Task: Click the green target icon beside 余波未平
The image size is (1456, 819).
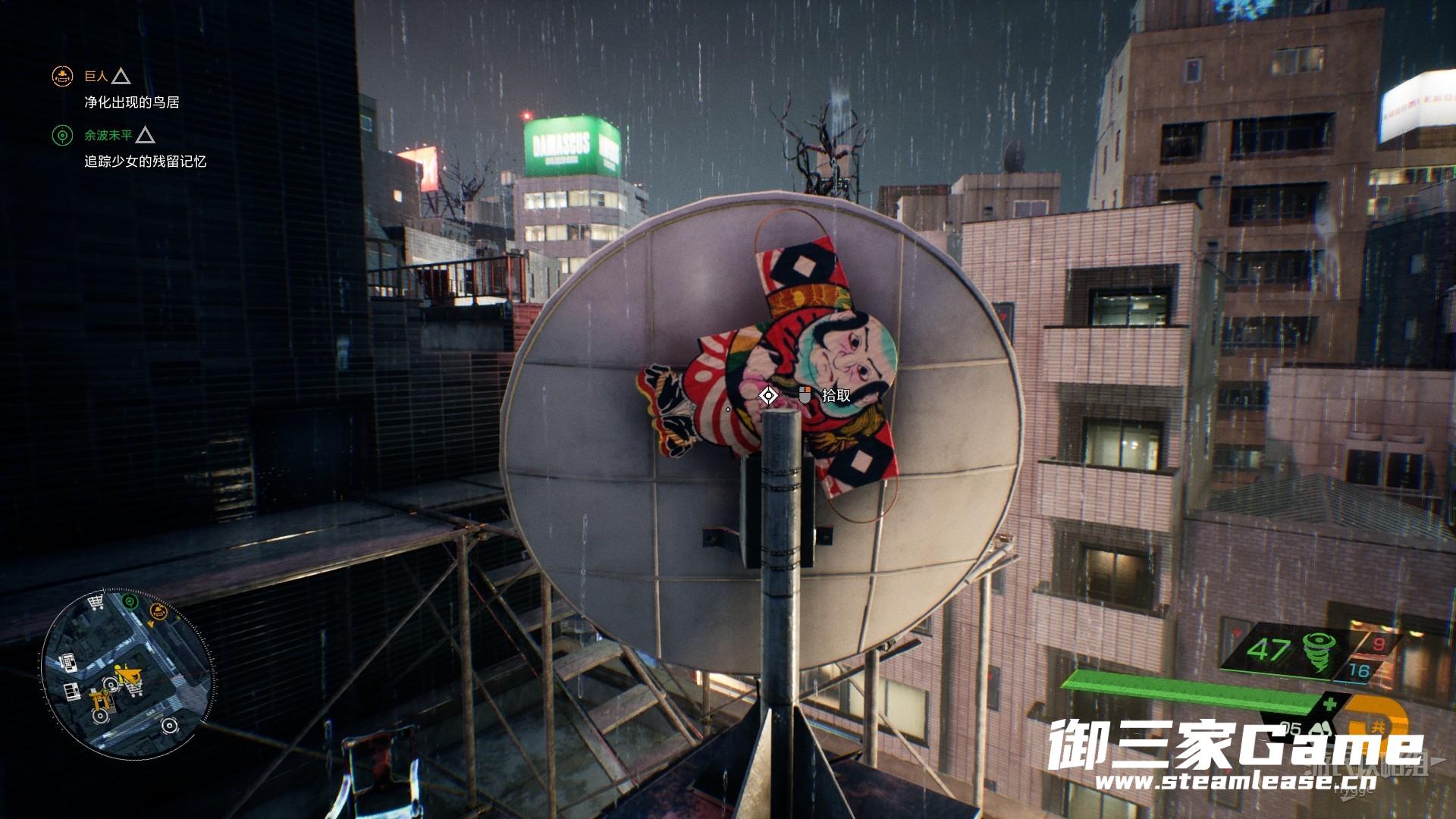Action: (61, 136)
